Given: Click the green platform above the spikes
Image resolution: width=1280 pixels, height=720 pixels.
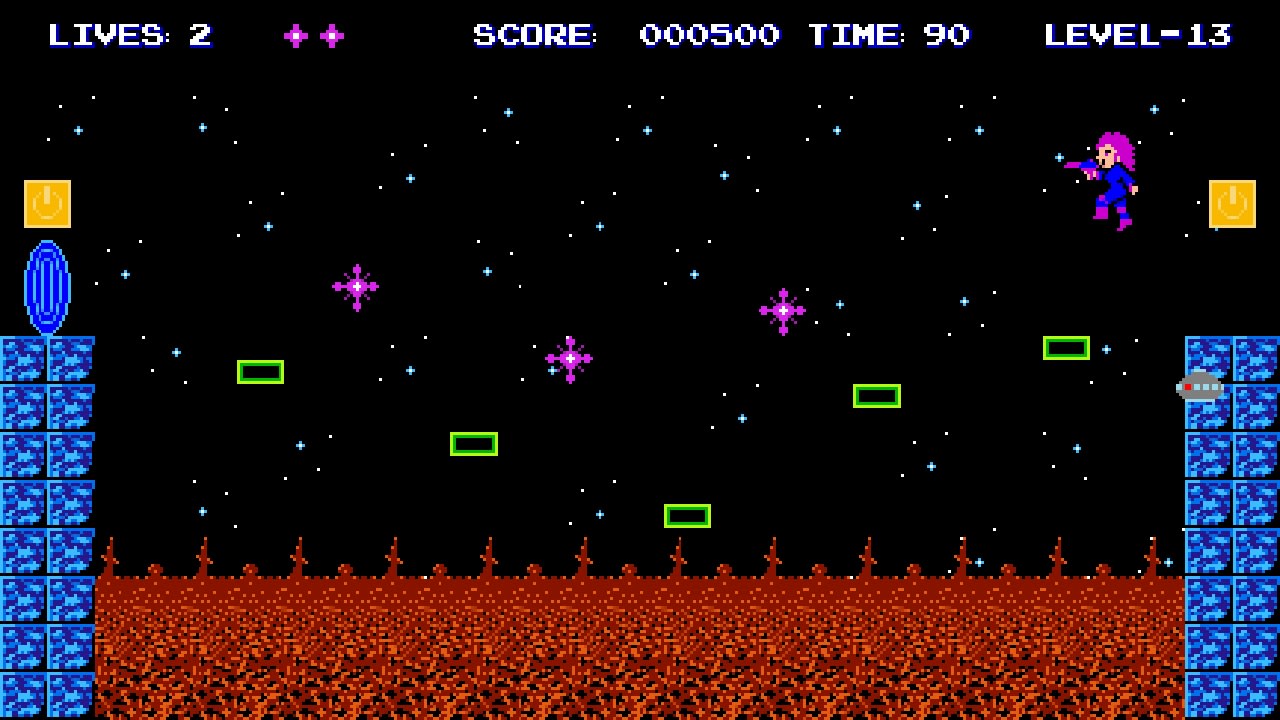Looking at the screenshot, I should 689,514.
